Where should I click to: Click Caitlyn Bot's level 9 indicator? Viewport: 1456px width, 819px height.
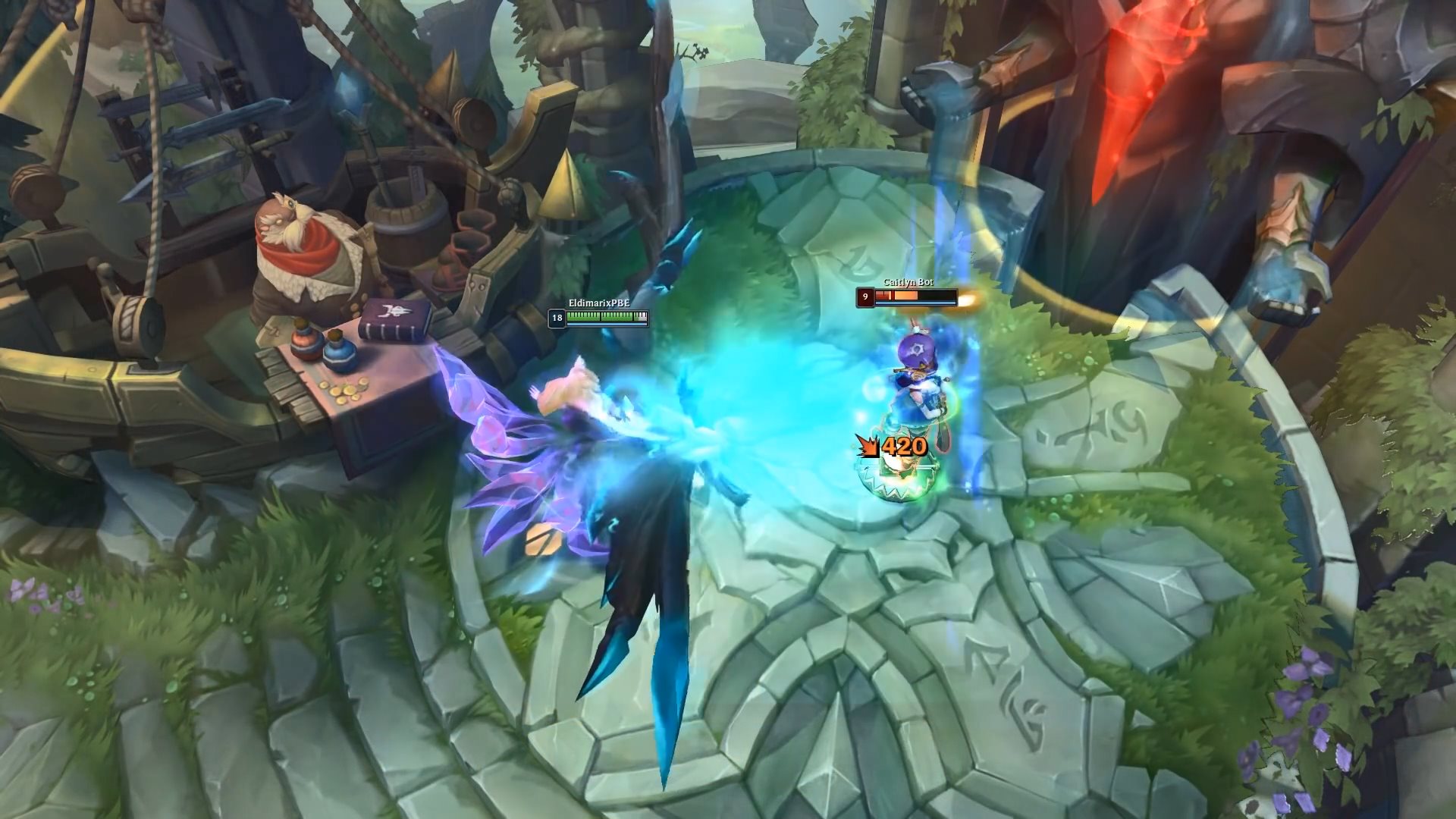pos(864,296)
